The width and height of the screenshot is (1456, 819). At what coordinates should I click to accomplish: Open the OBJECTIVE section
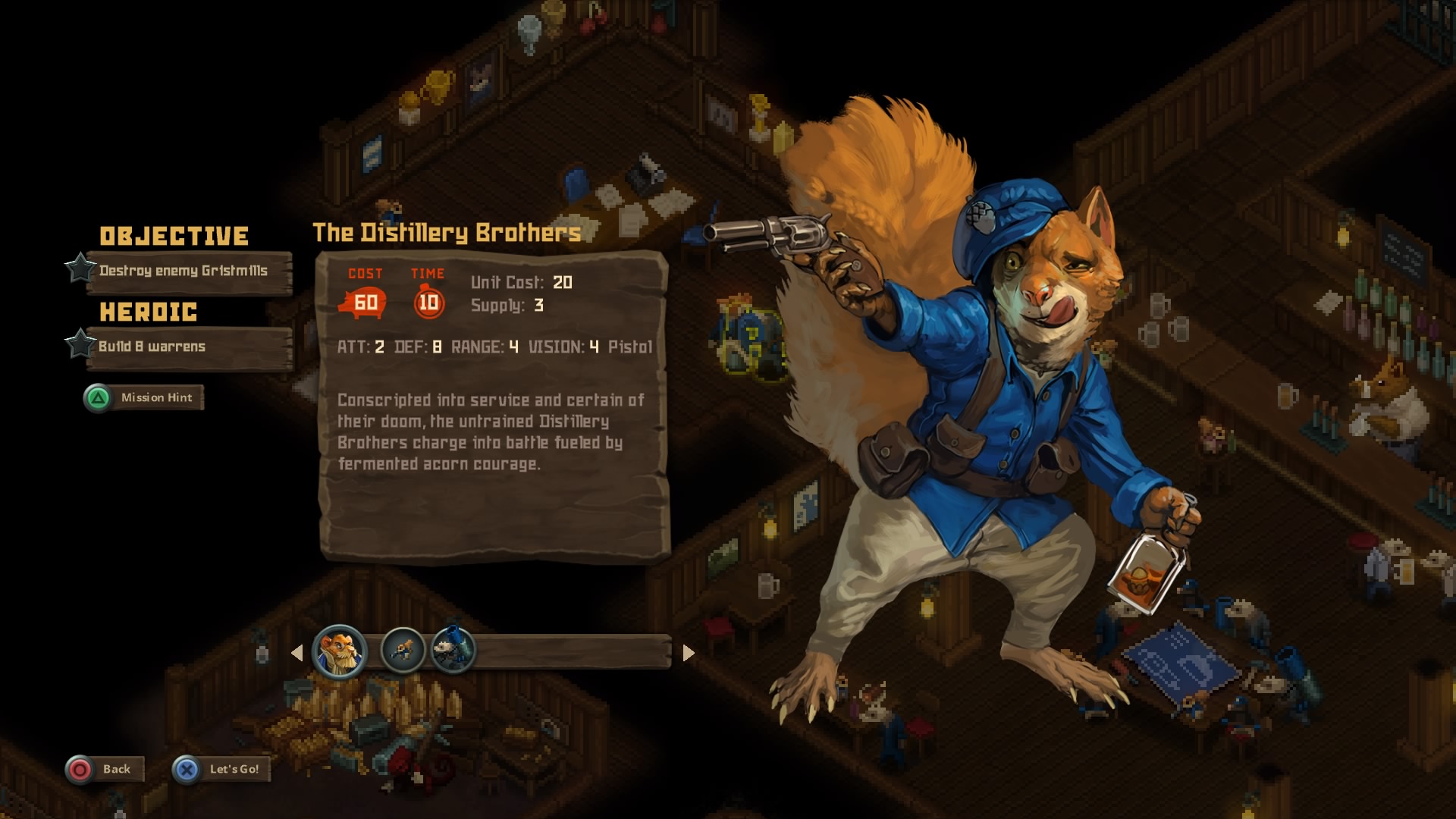pos(175,234)
